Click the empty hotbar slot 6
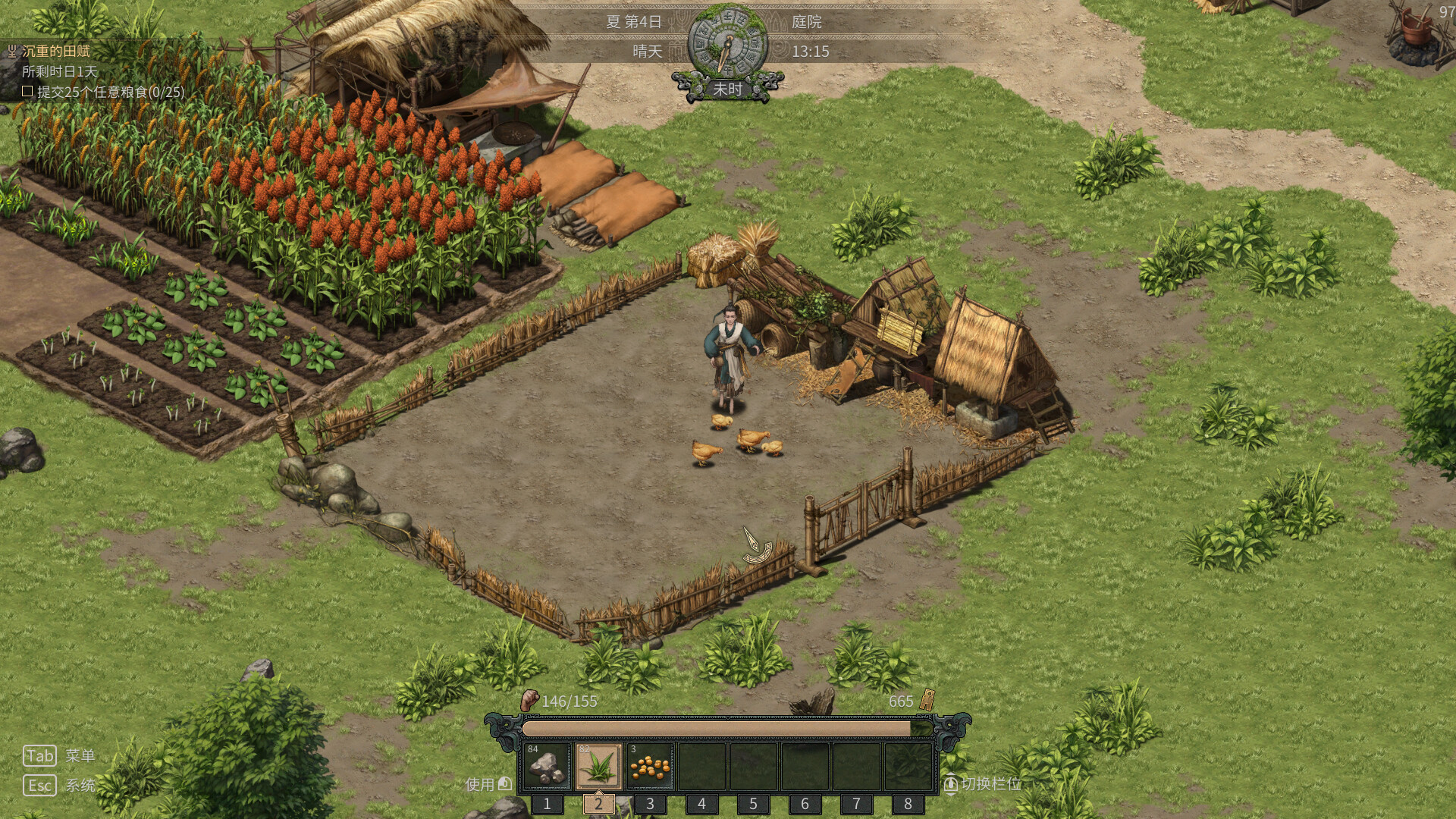Viewport: 1456px width, 819px height. coord(805,767)
